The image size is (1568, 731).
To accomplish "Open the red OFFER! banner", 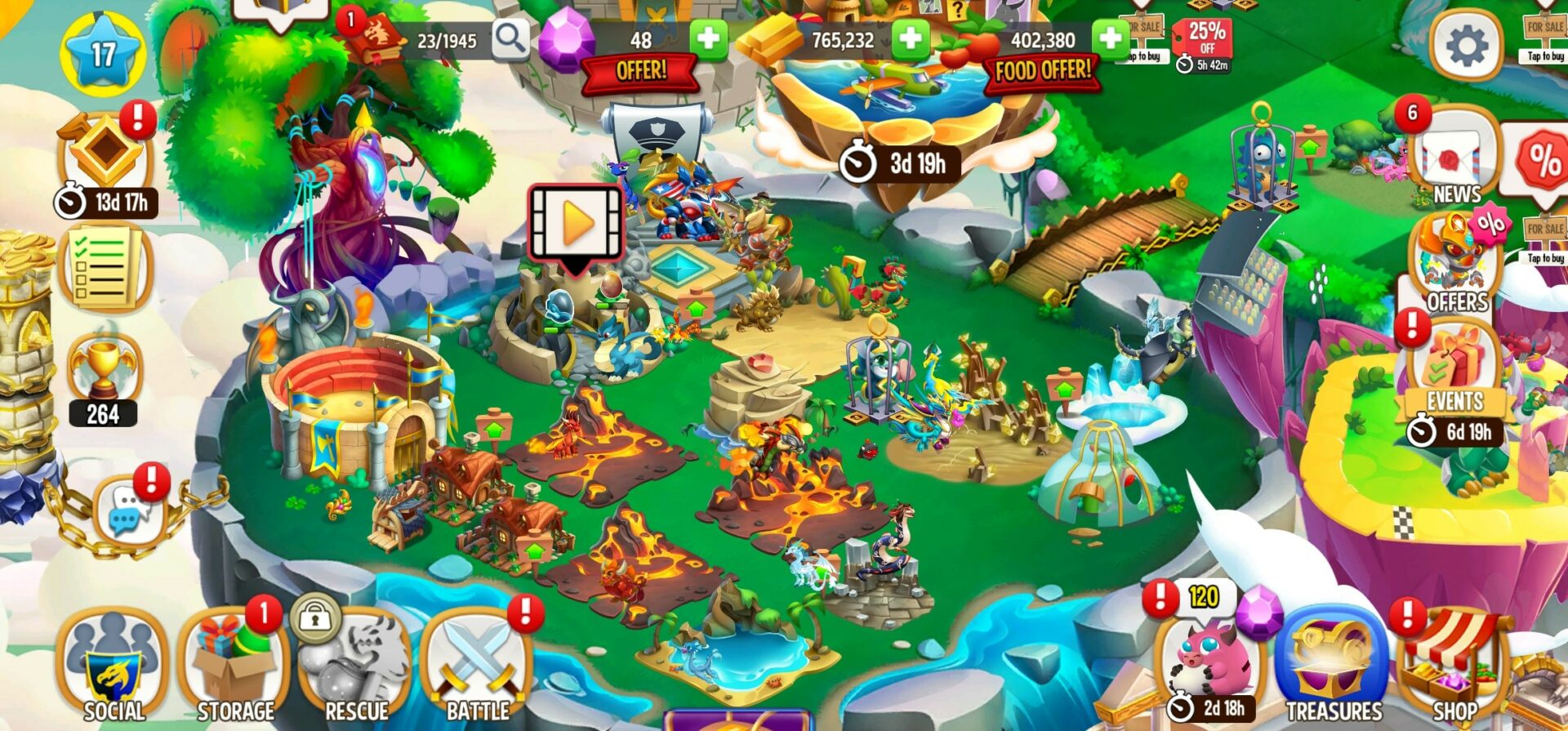I will click(x=639, y=72).
